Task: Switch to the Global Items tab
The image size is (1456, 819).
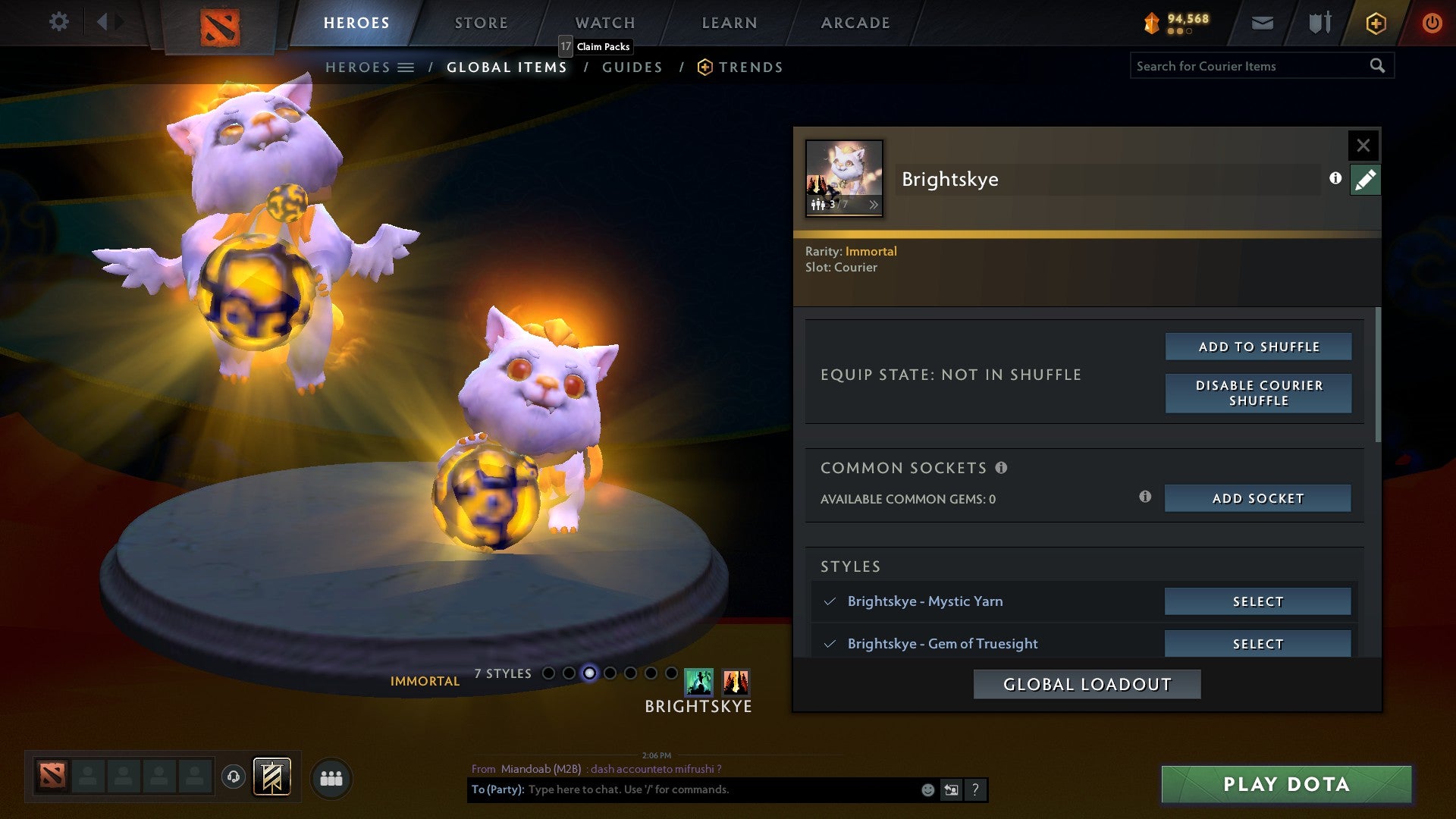Action: click(506, 67)
